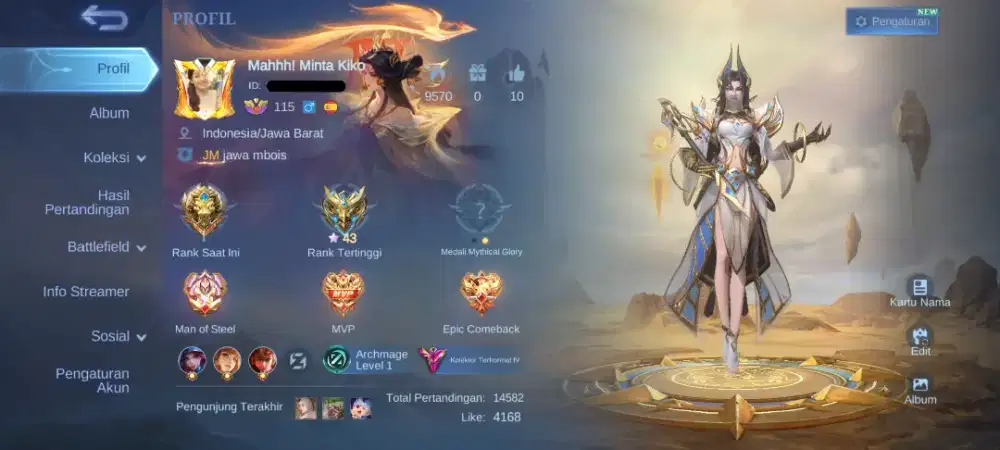Click the player avatar portrait

click(x=204, y=89)
